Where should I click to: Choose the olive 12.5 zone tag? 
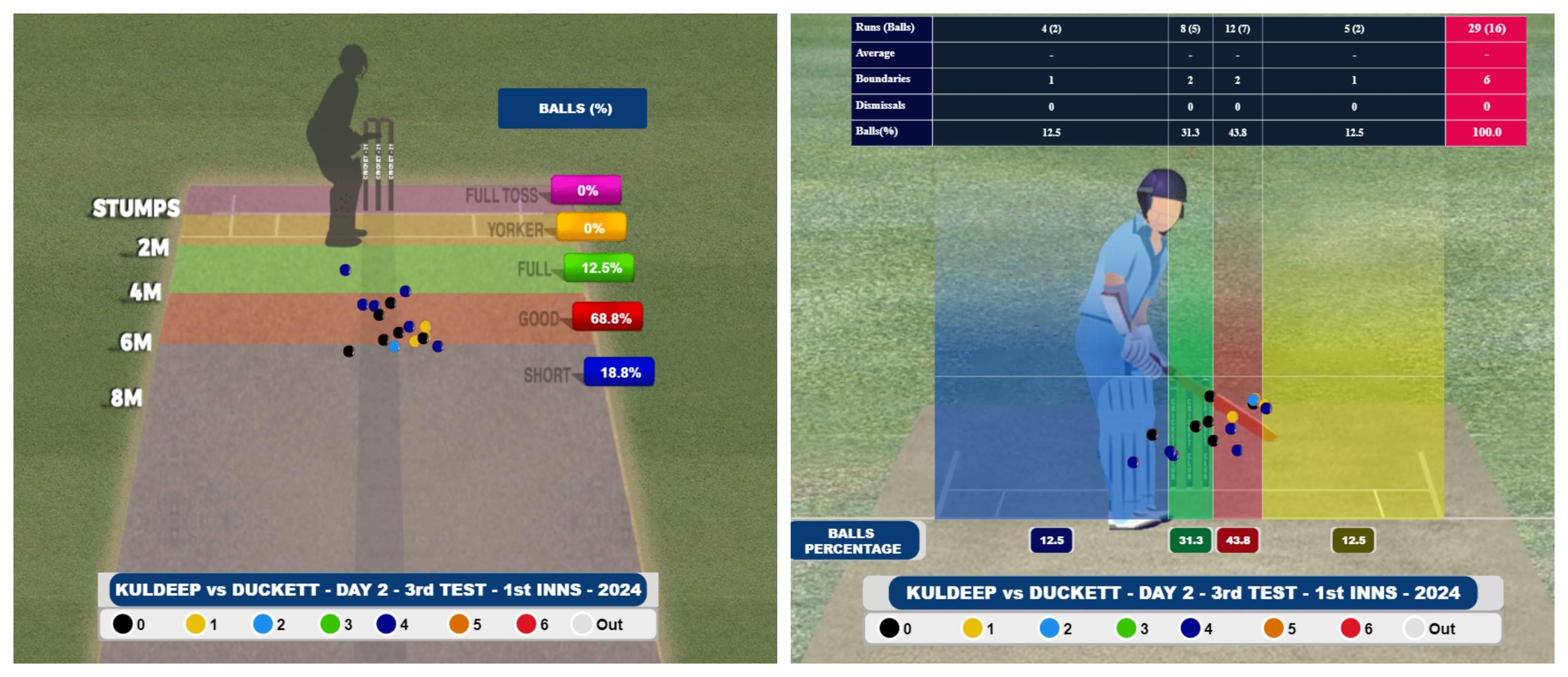(x=1353, y=541)
